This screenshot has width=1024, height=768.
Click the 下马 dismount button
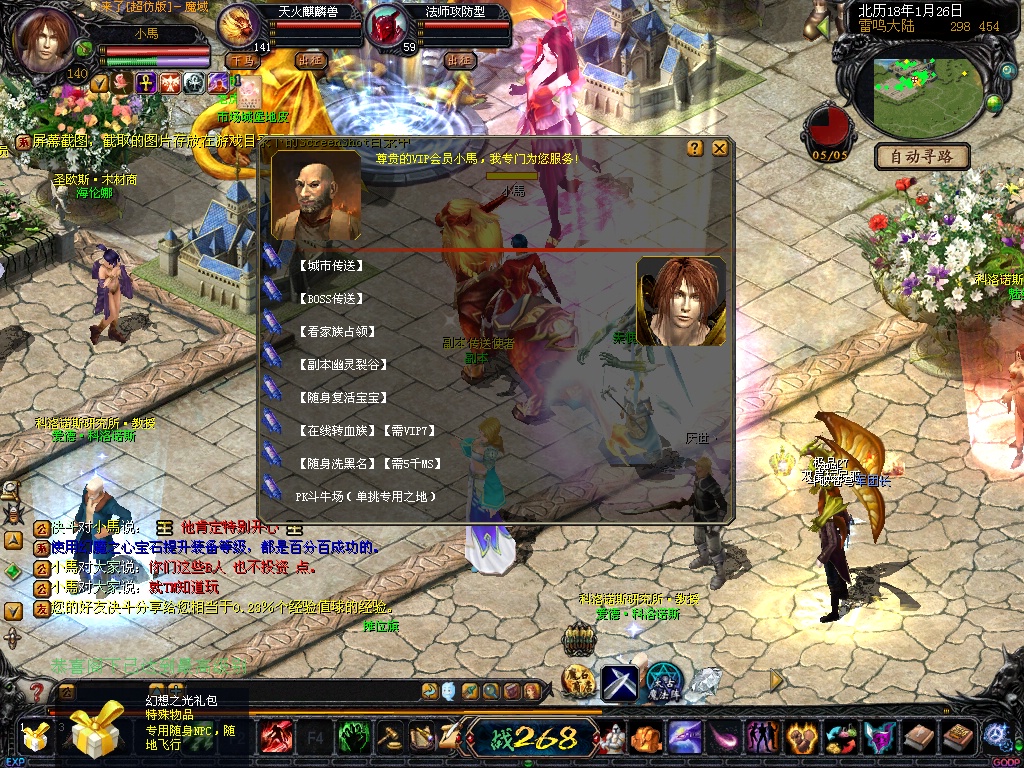click(x=242, y=60)
